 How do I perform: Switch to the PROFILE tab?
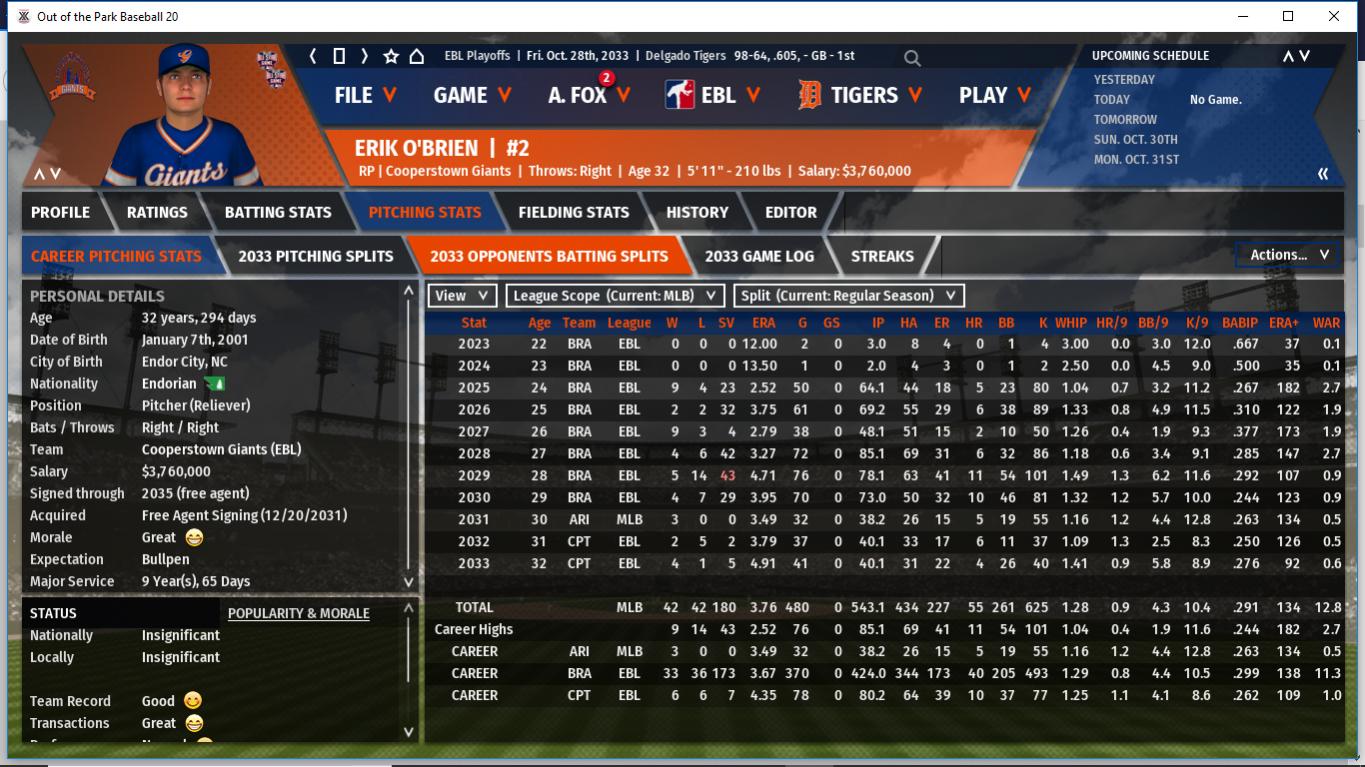coord(60,212)
